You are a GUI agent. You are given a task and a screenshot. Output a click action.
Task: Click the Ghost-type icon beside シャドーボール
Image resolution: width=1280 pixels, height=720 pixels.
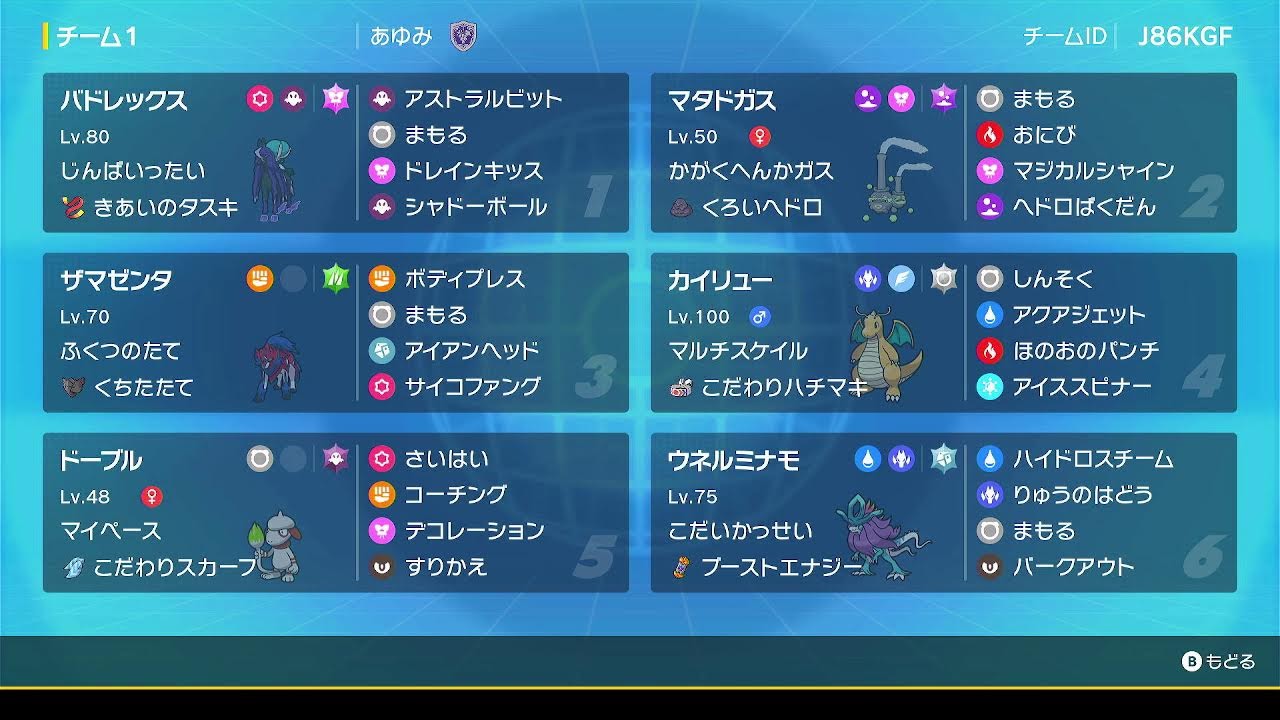point(381,207)
